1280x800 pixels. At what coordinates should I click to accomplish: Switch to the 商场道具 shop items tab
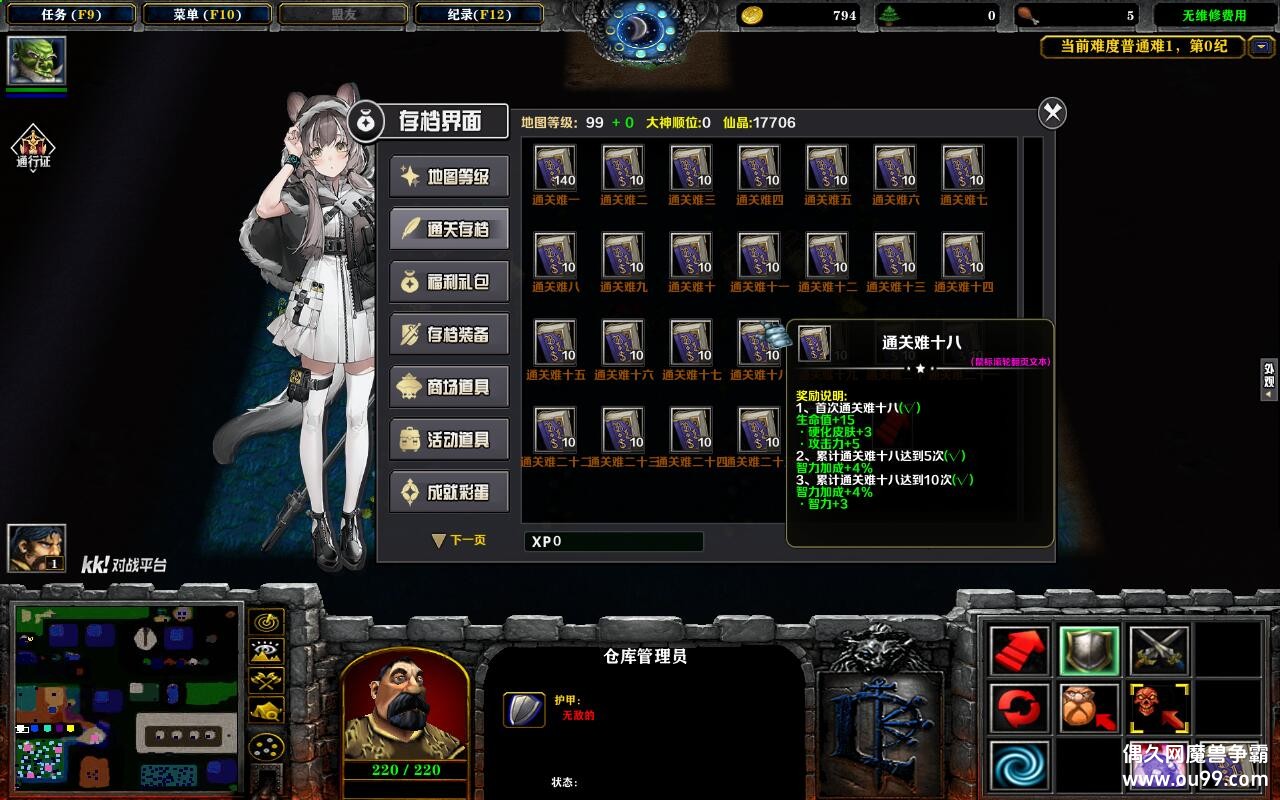point(449,387)
